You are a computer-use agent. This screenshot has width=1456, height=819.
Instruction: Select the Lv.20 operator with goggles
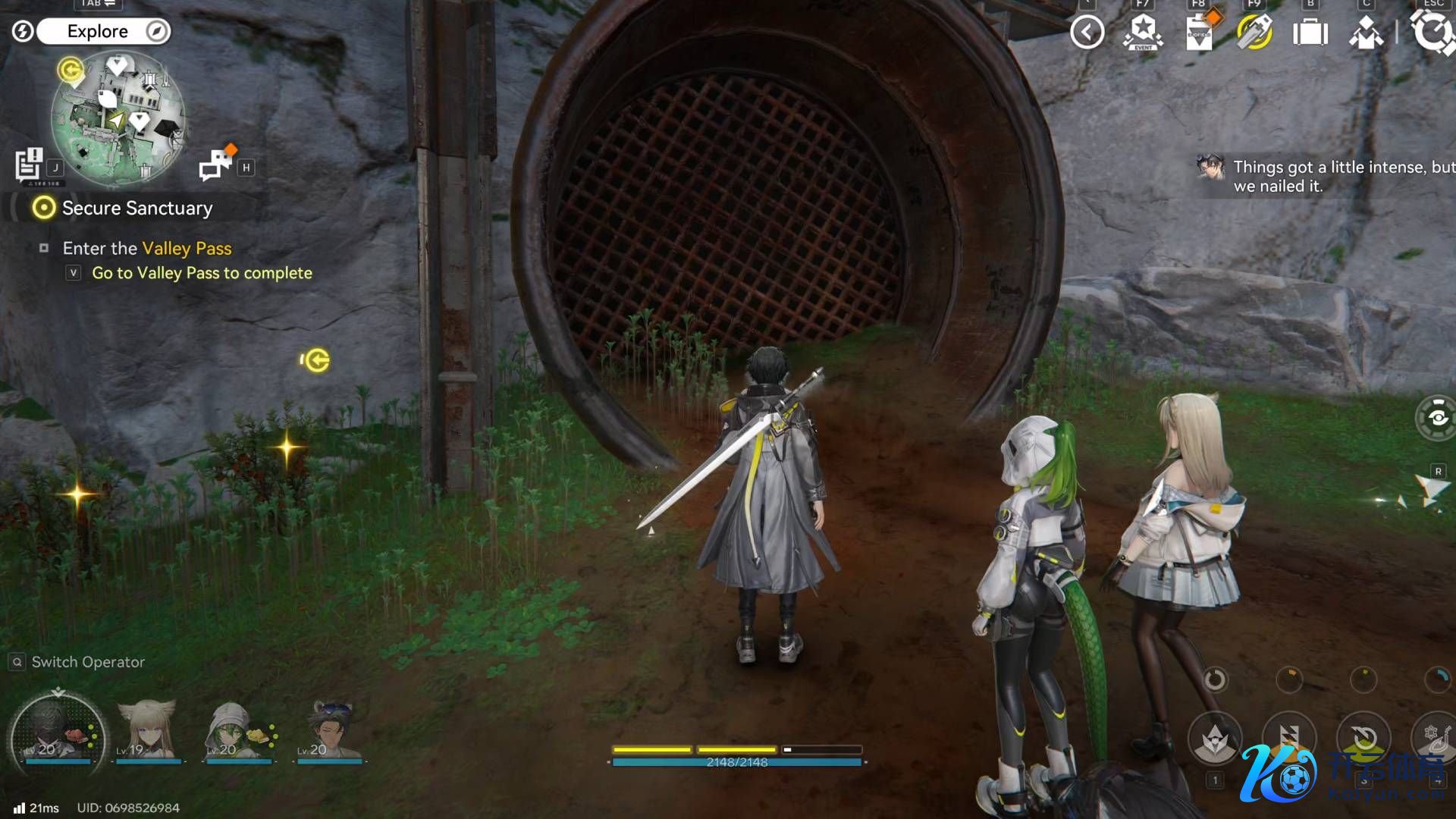(331, 730)
